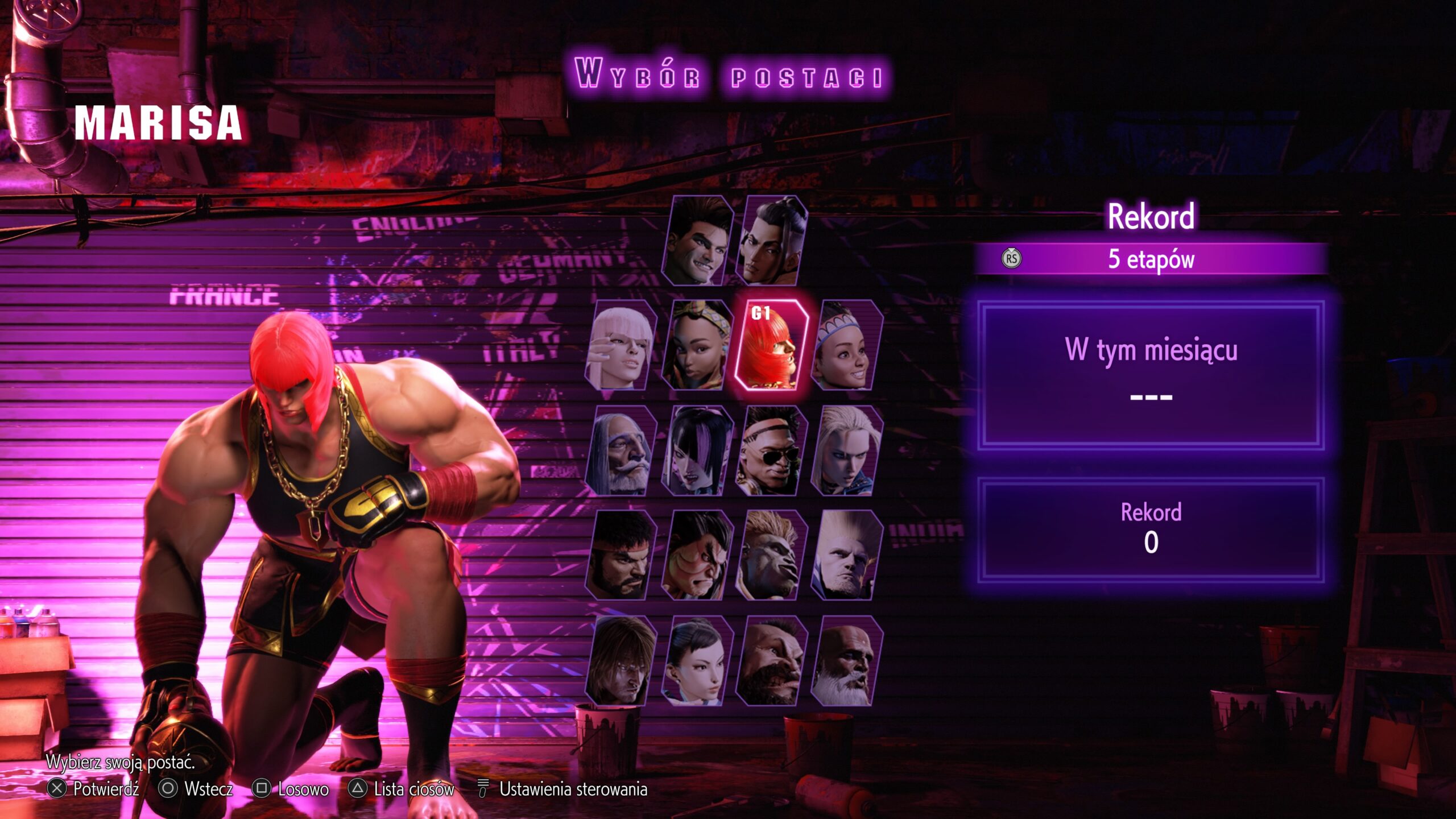Pick Juri's portrait
This screenshot has width=1456, height=819.
tap(697, 450)
